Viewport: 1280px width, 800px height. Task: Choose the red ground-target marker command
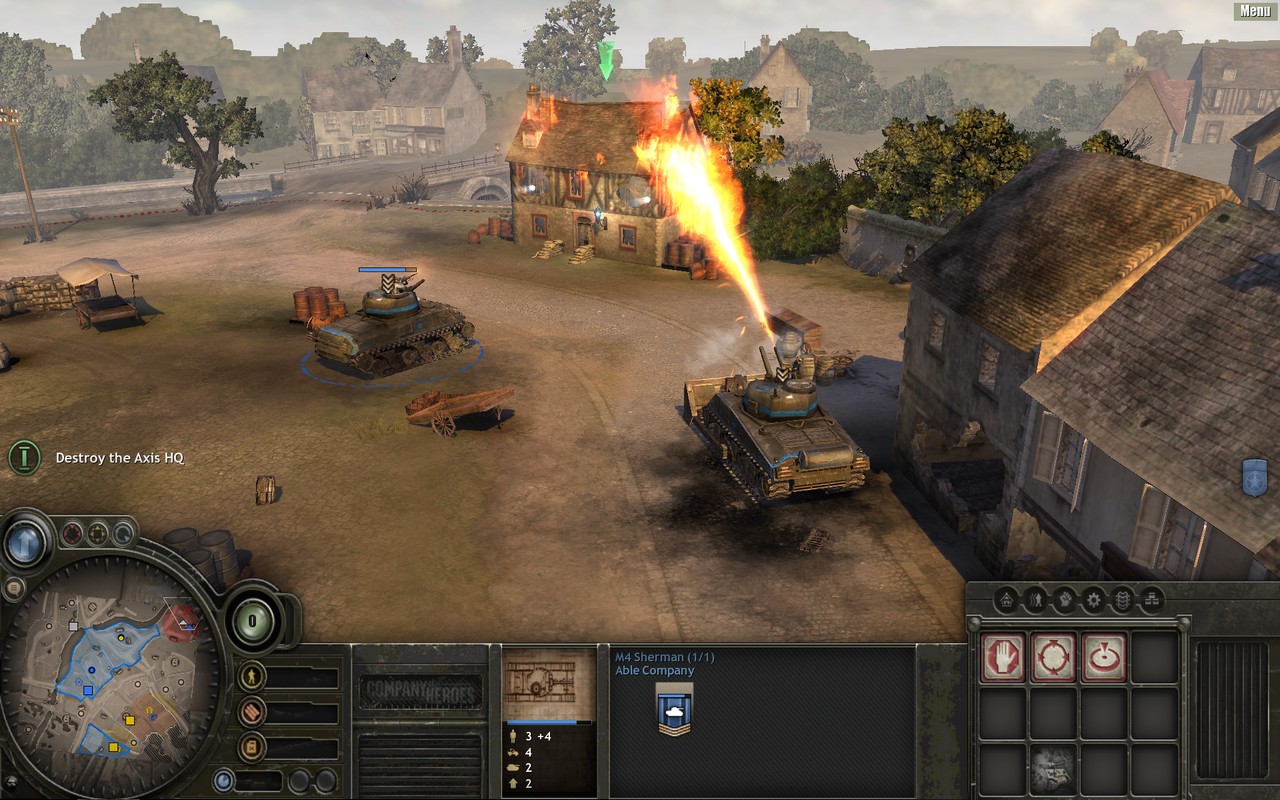[1104, 657]
